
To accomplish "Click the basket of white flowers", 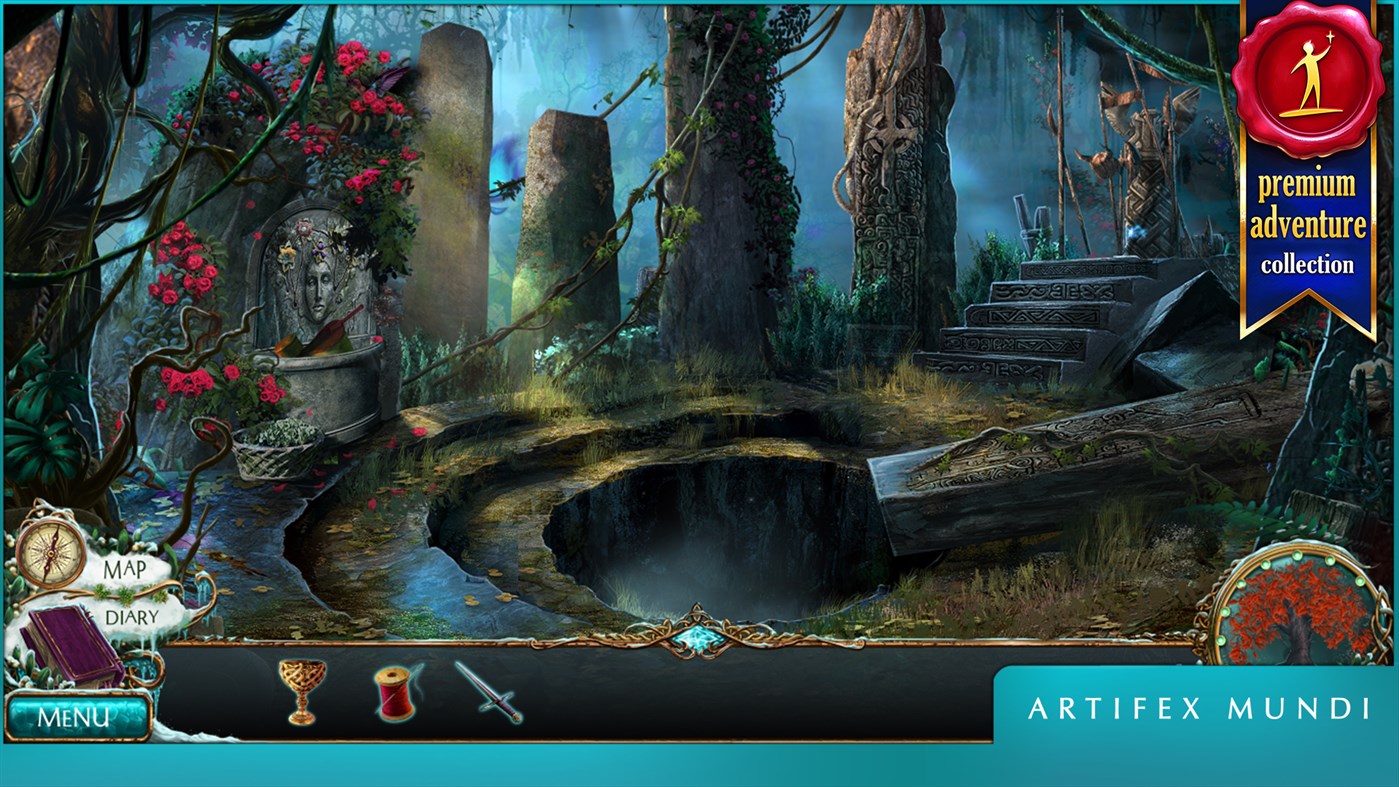I will pyautogui.click(x=276, y=455).
